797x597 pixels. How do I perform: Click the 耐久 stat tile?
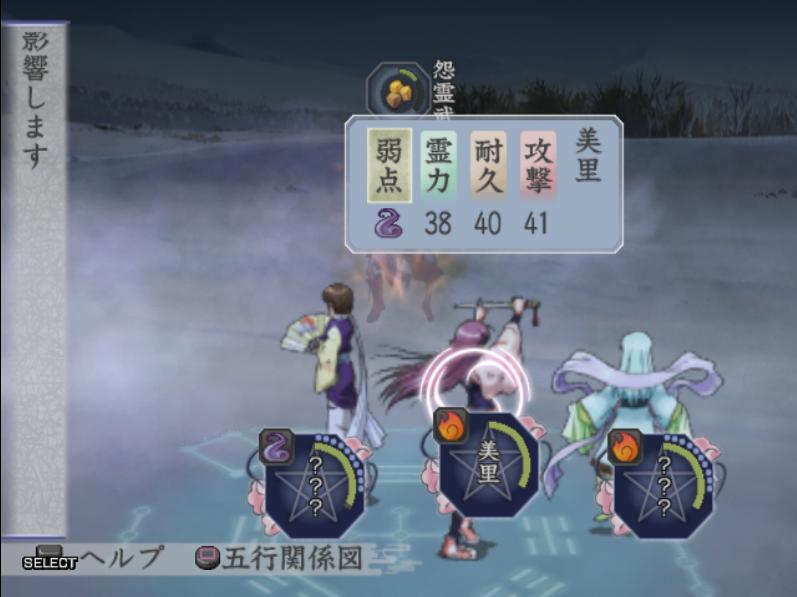(488, 165)
